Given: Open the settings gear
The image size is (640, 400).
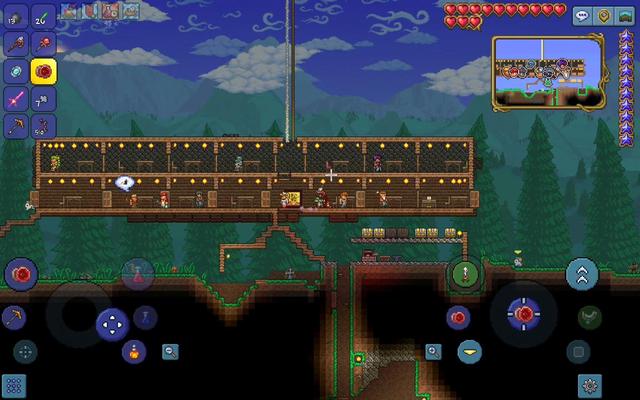Looking at the screenshot, I should [x=591, y=384].
